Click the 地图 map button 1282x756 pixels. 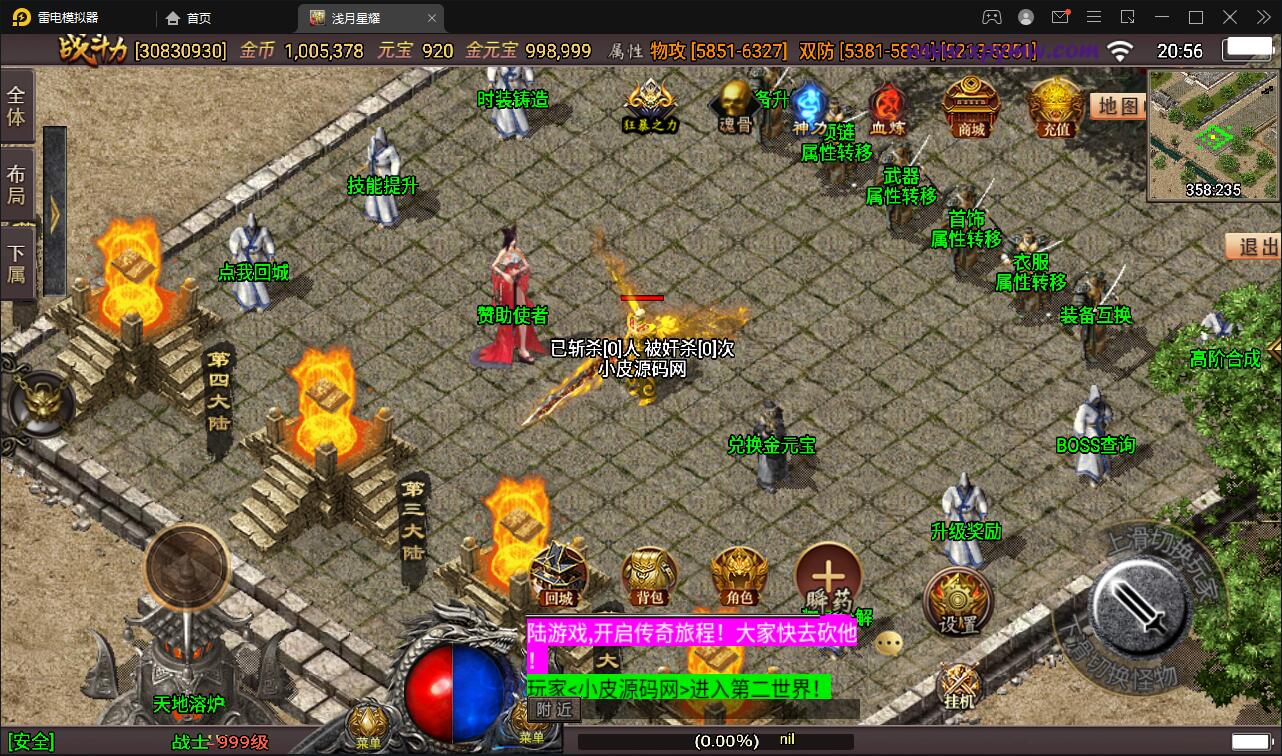point(1117,106)
